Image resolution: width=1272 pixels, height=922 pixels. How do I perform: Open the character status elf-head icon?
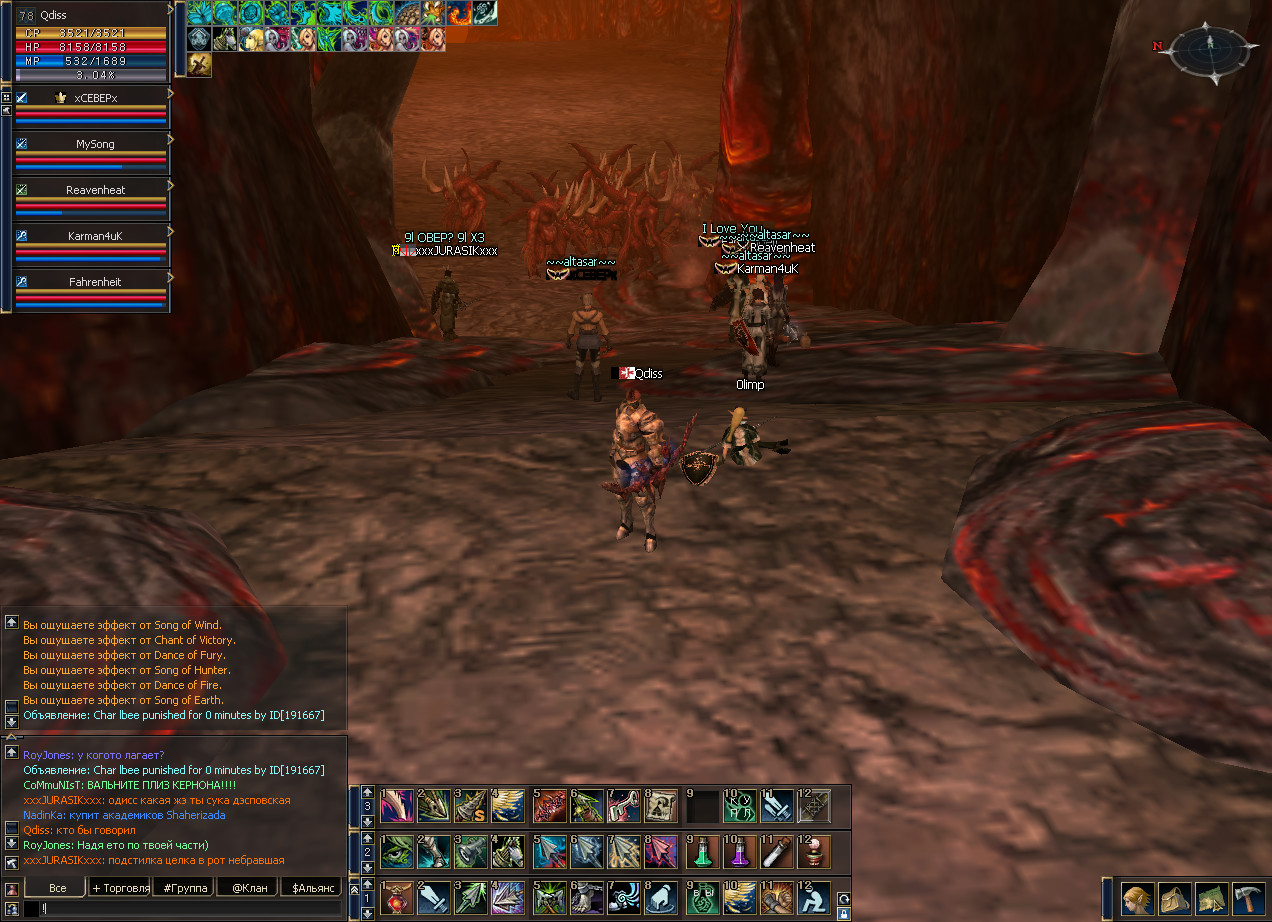point(1136,898)
